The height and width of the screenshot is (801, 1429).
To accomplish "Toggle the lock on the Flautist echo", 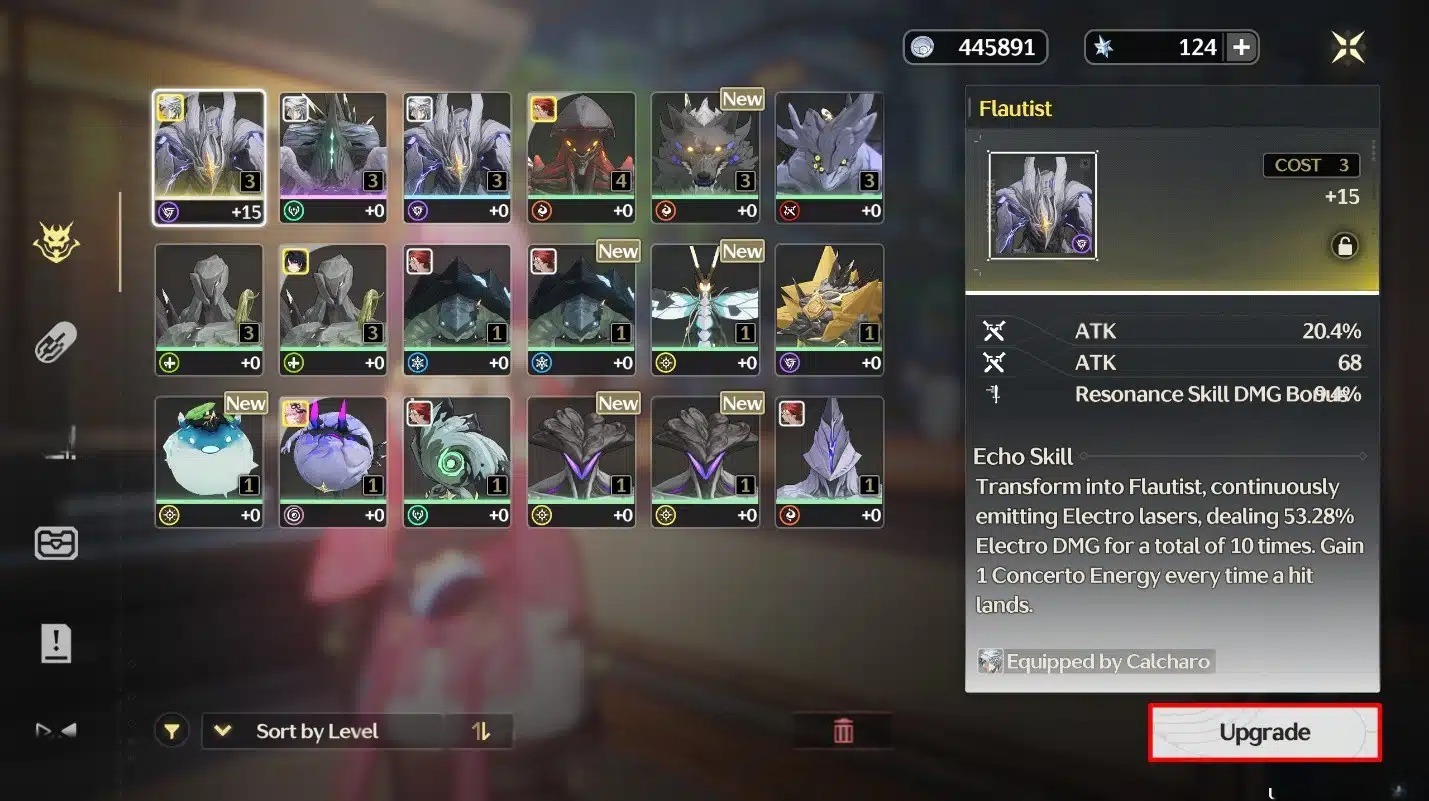I will coord(1344,246).
